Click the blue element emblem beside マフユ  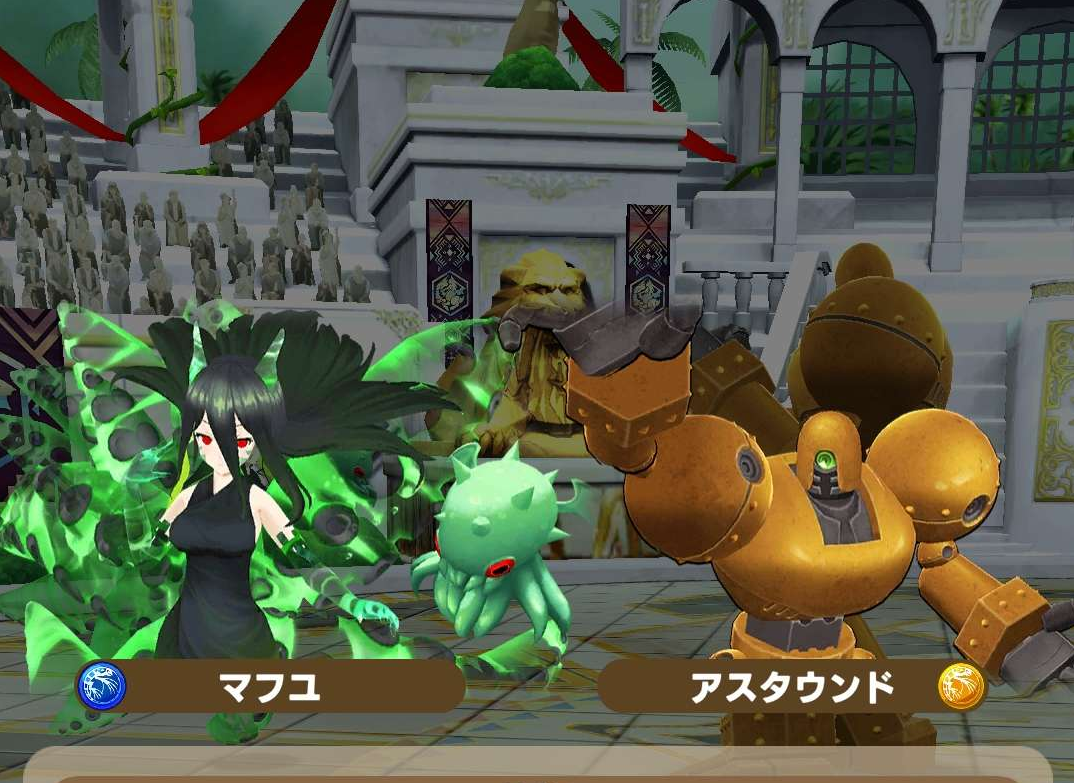(102, 687)
